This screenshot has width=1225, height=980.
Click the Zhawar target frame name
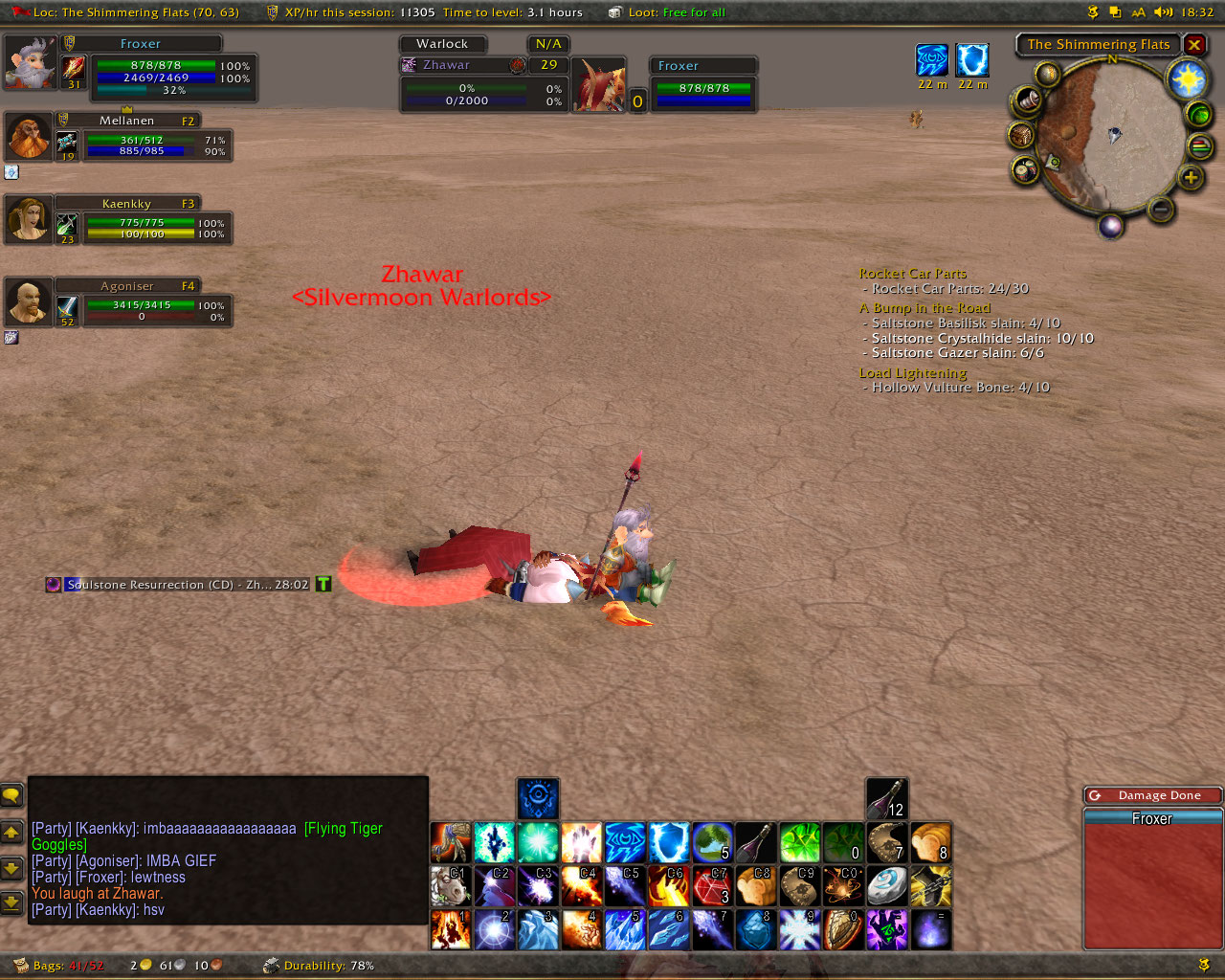(447, 65)
